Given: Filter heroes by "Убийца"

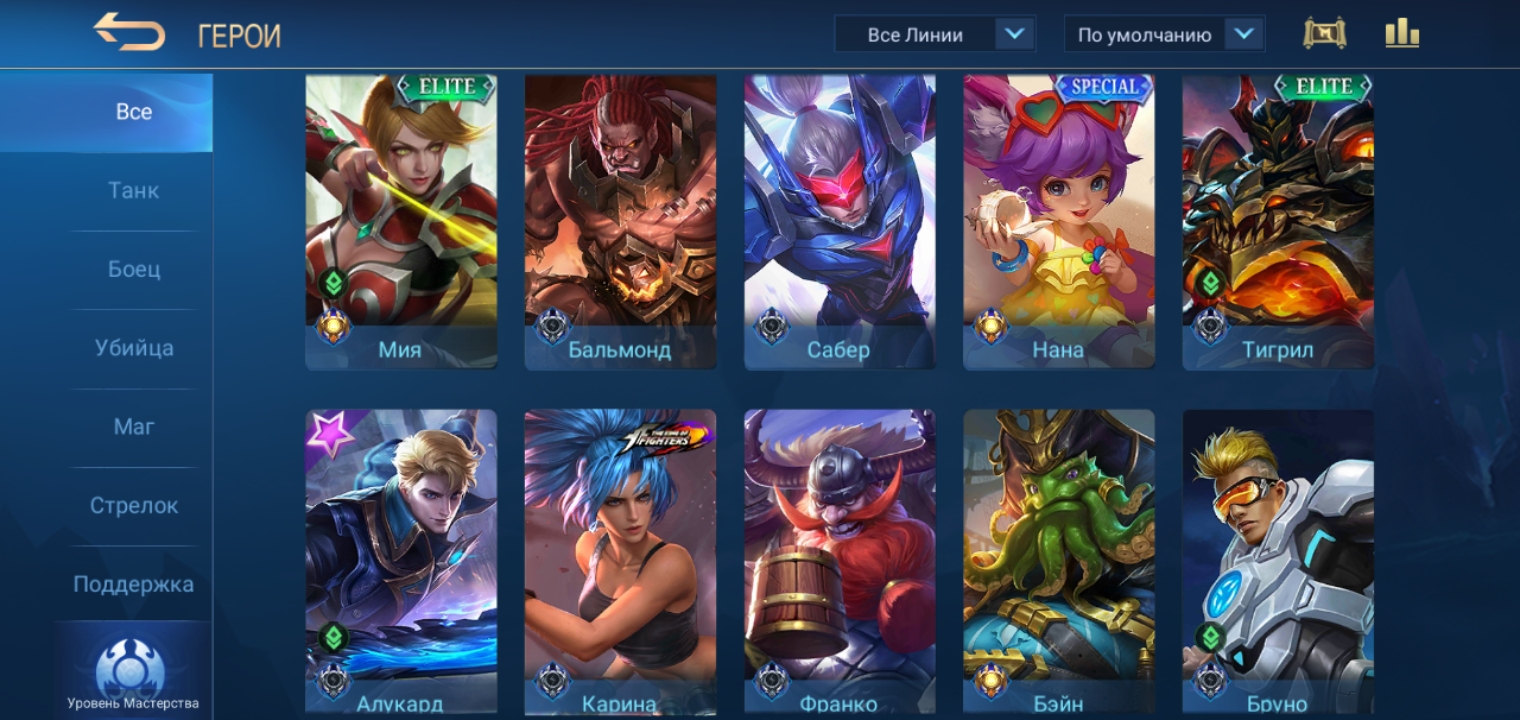Looking at the screenshot, I should 134,349.
